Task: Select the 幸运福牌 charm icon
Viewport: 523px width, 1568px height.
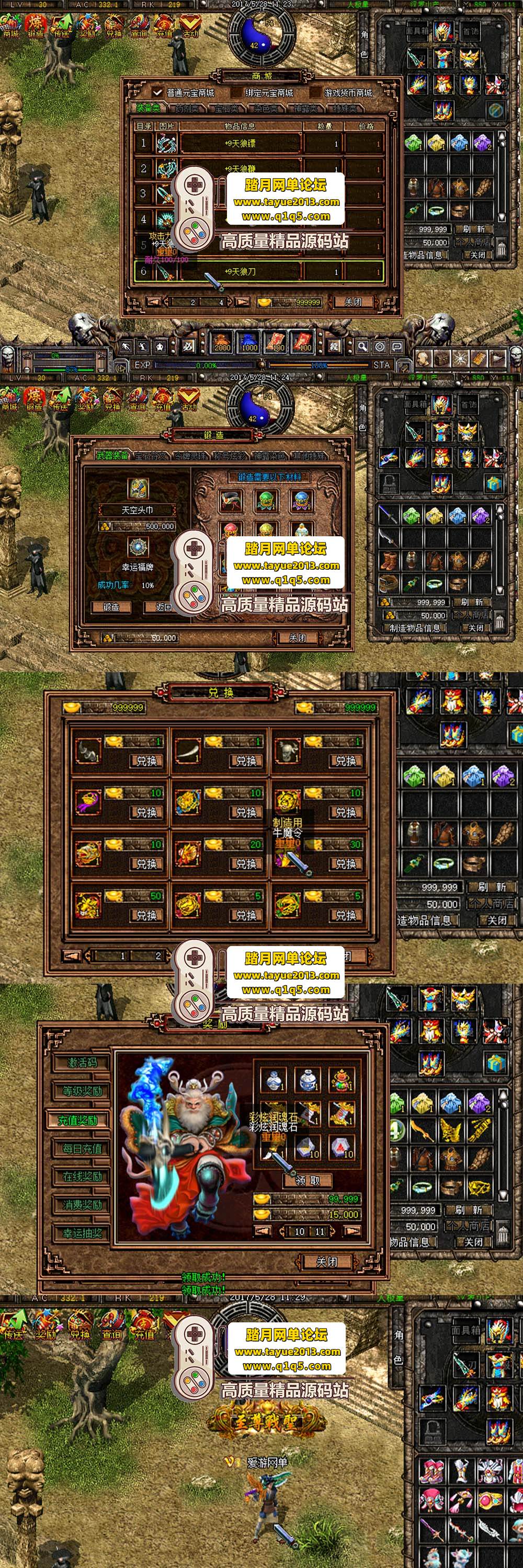Action: [138, 547]
